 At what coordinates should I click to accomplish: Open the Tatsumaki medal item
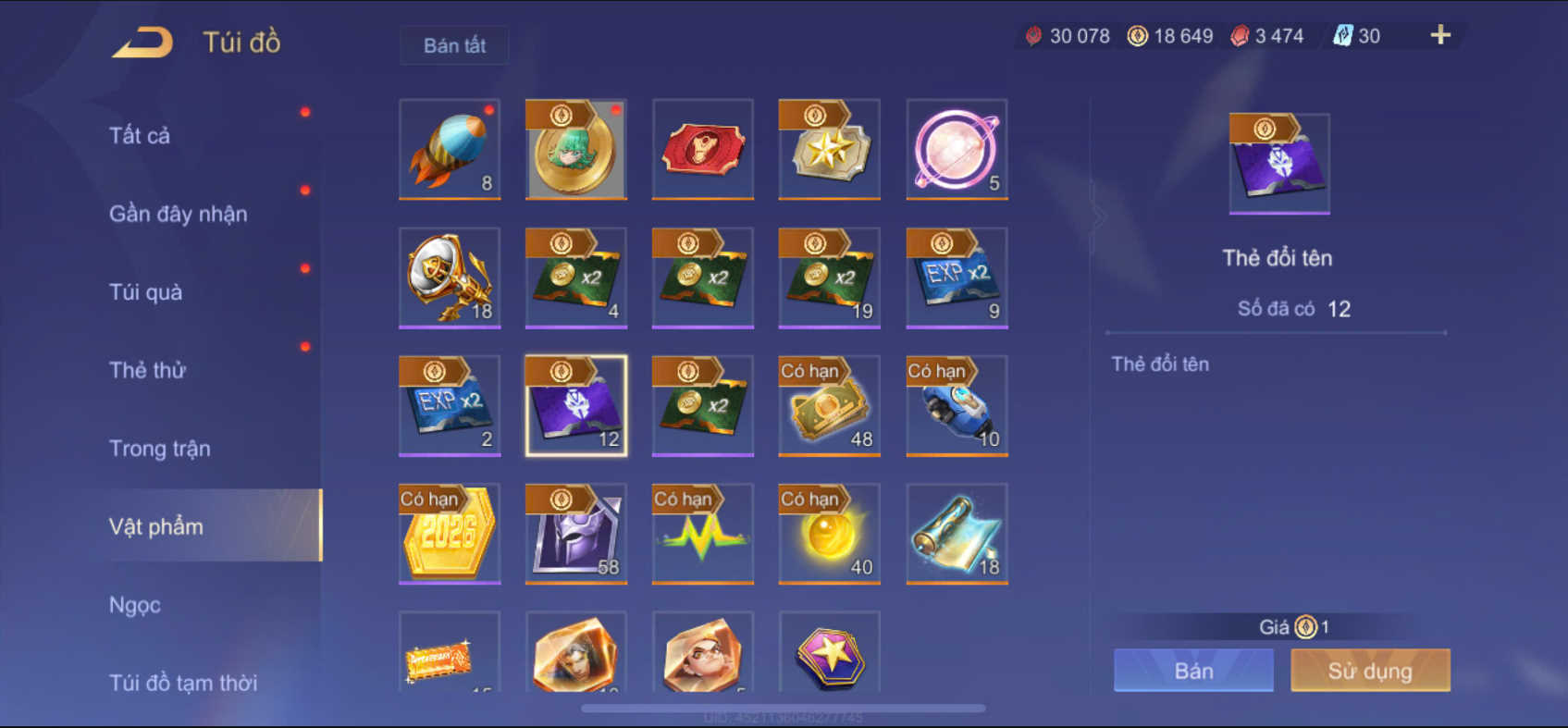[575, 150]
